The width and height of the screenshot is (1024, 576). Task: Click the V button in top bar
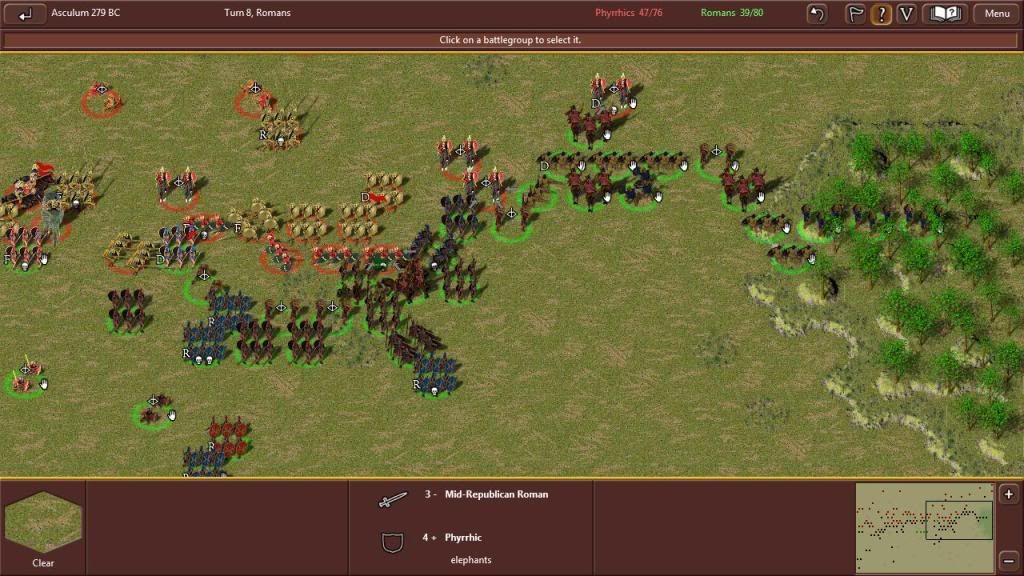[906, 14]
